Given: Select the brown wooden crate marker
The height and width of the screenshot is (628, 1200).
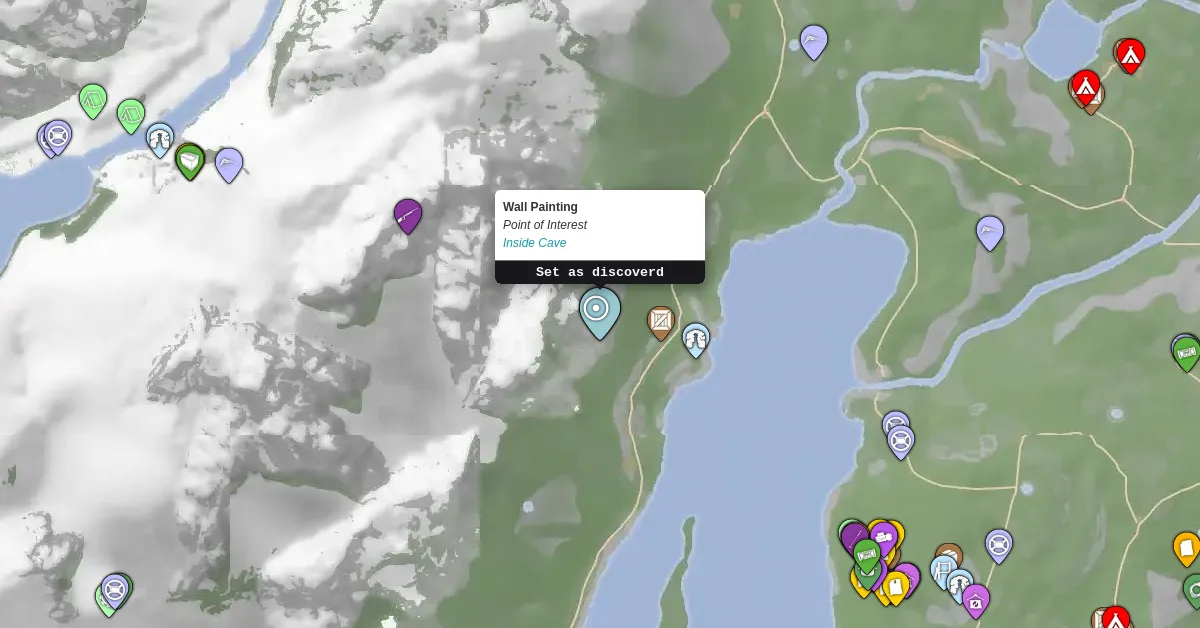Looking at the screenshot, I should pos(660,322).
